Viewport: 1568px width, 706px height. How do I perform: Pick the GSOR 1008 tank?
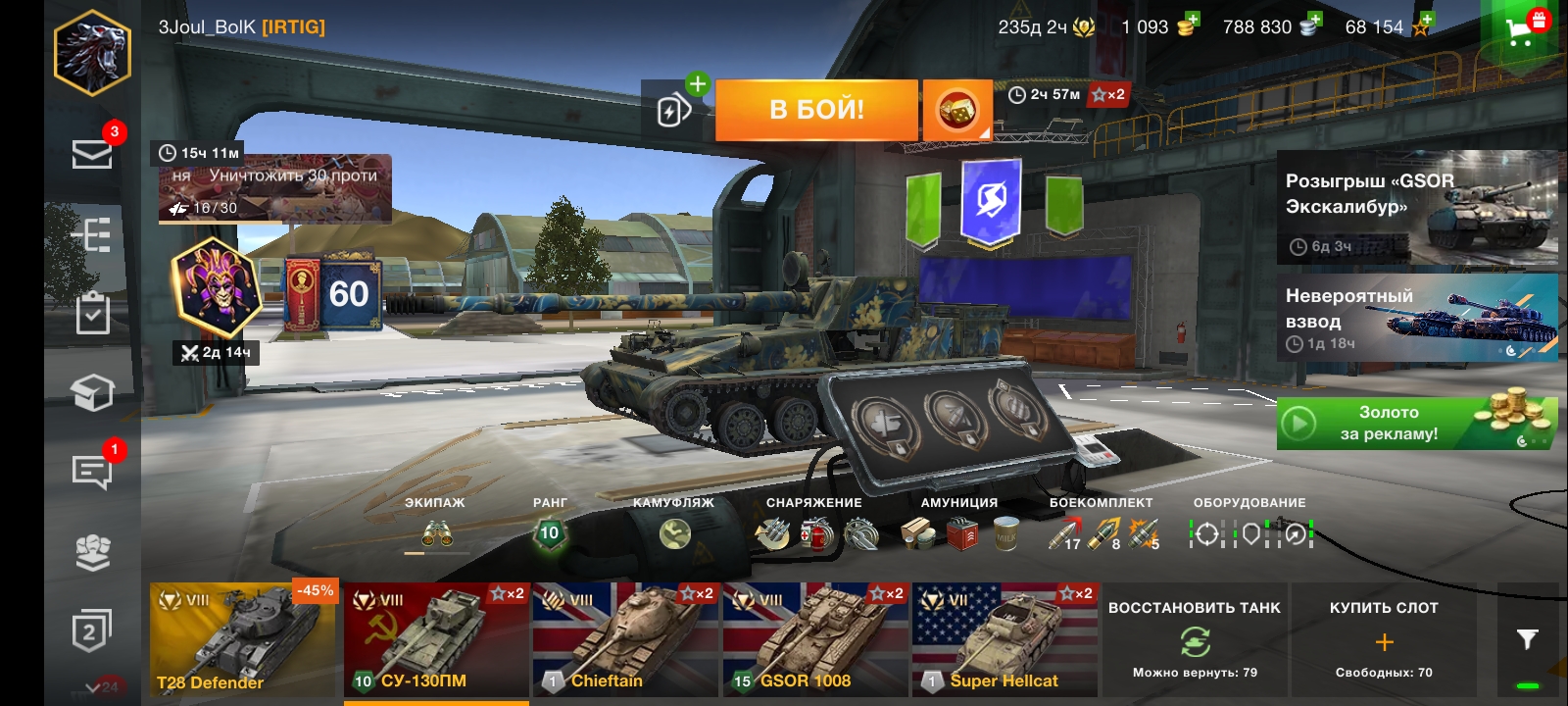[x=815, y=639]
